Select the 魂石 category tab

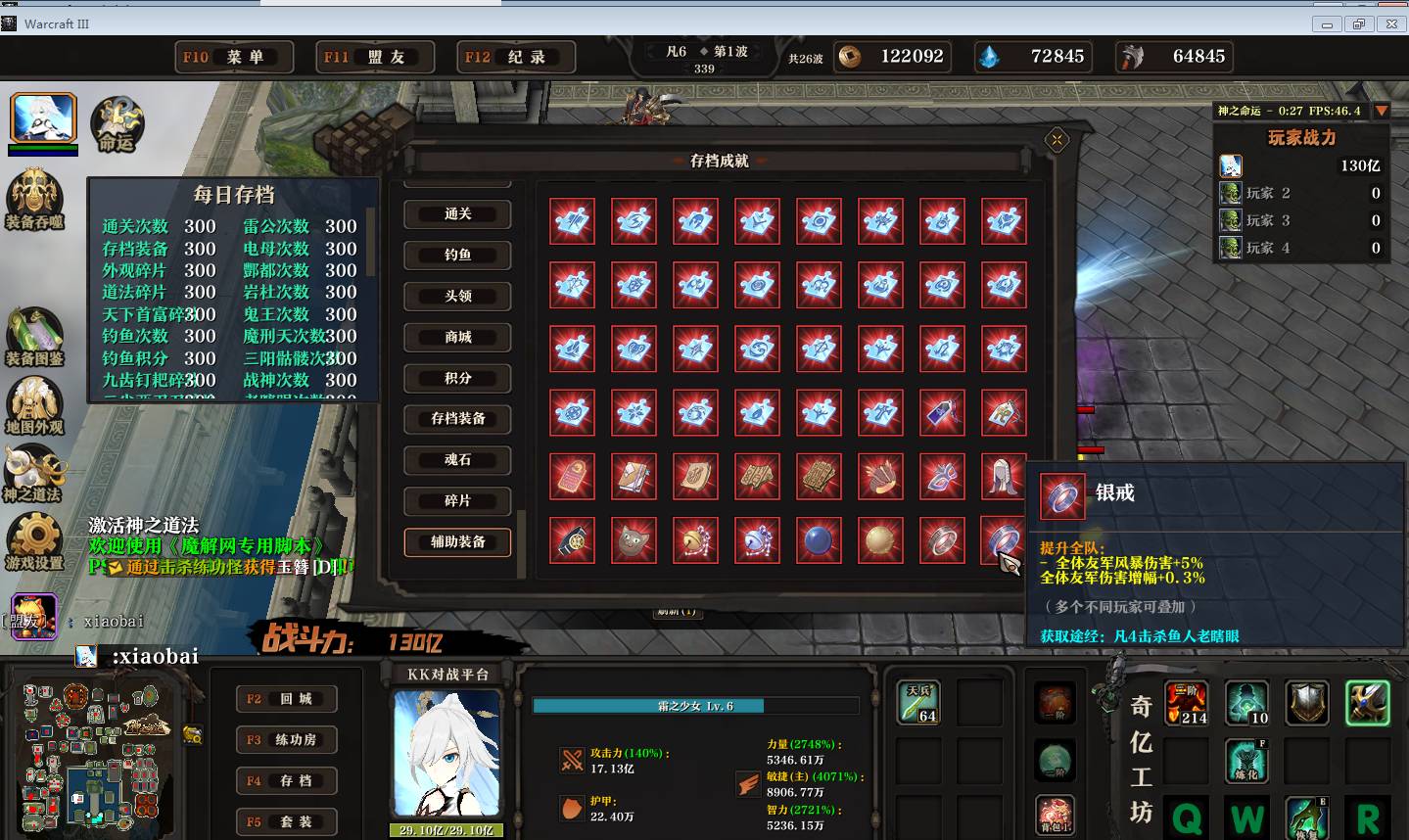click(x=457, y=460)
